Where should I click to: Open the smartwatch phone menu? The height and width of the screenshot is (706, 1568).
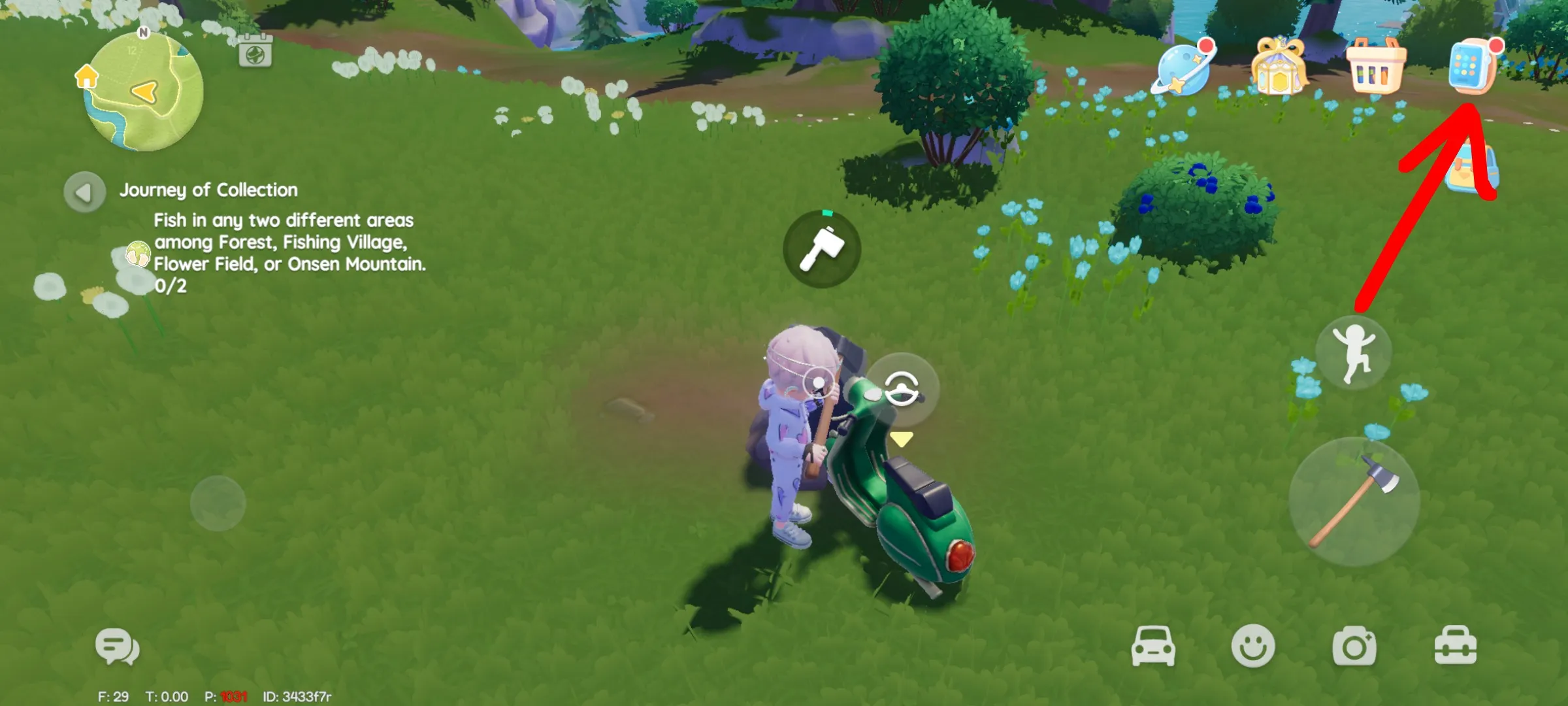1472,67
